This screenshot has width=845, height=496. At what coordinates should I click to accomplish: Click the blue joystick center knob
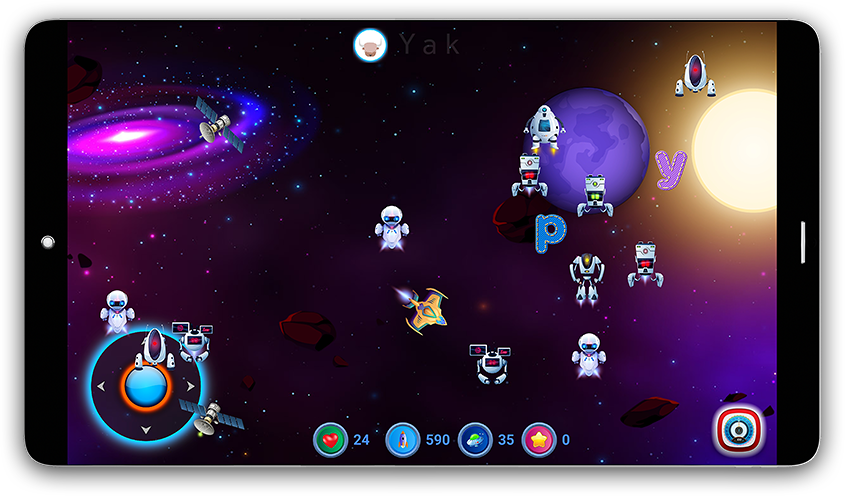144,386
